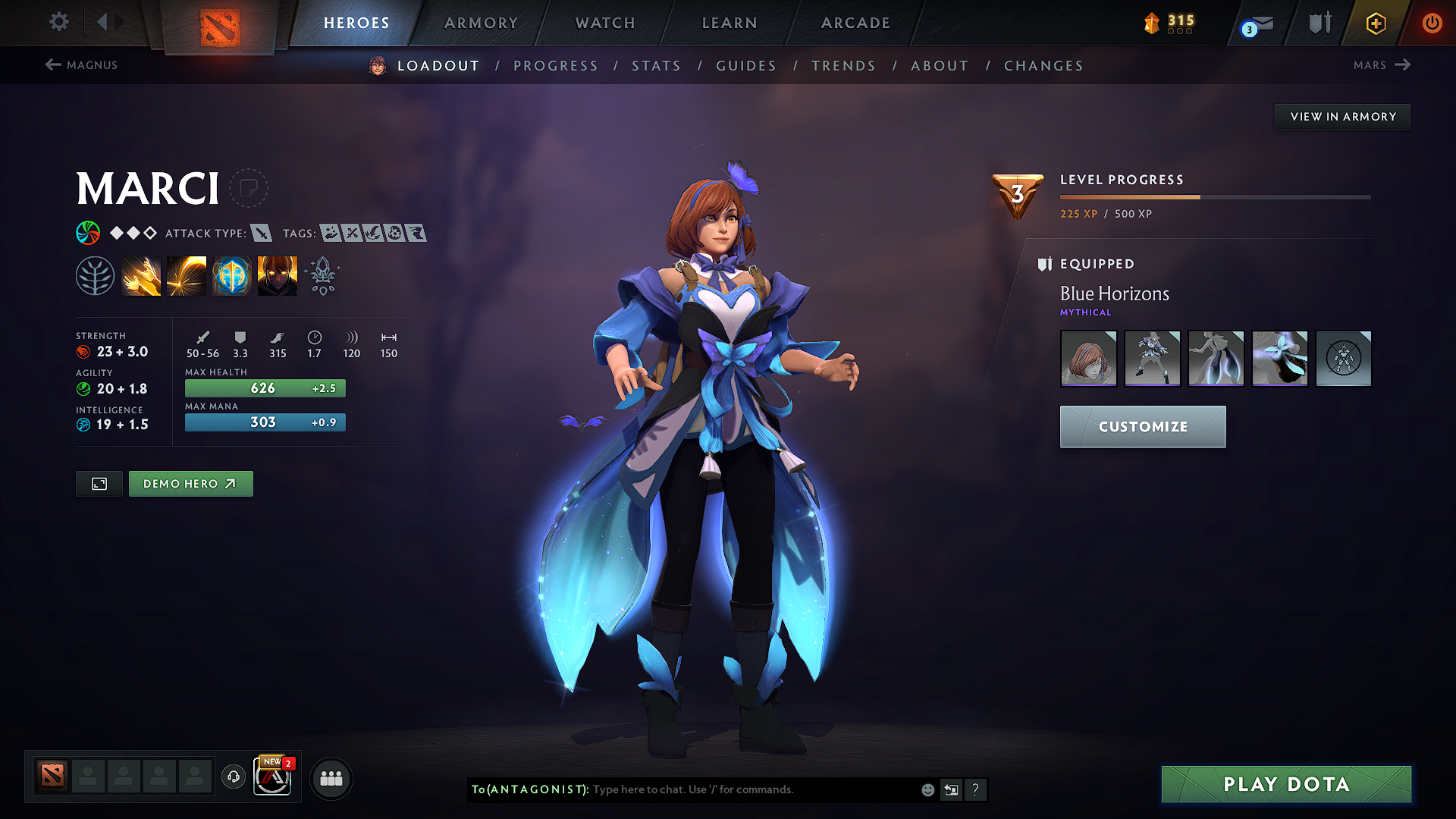The height and width of the screenshot is (819, 1456).
Task: Click the DEMO HERO button
Action: point(190,483)
